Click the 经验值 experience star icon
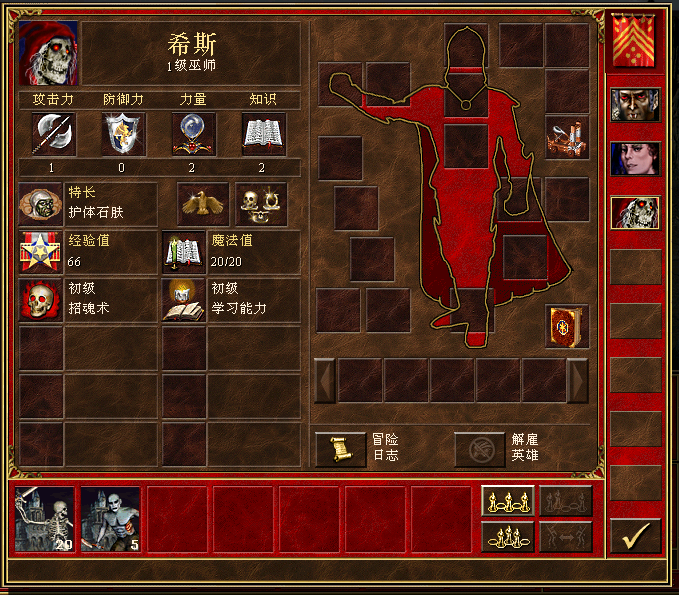The image size is (679, 595). click(x=40, y=252)
